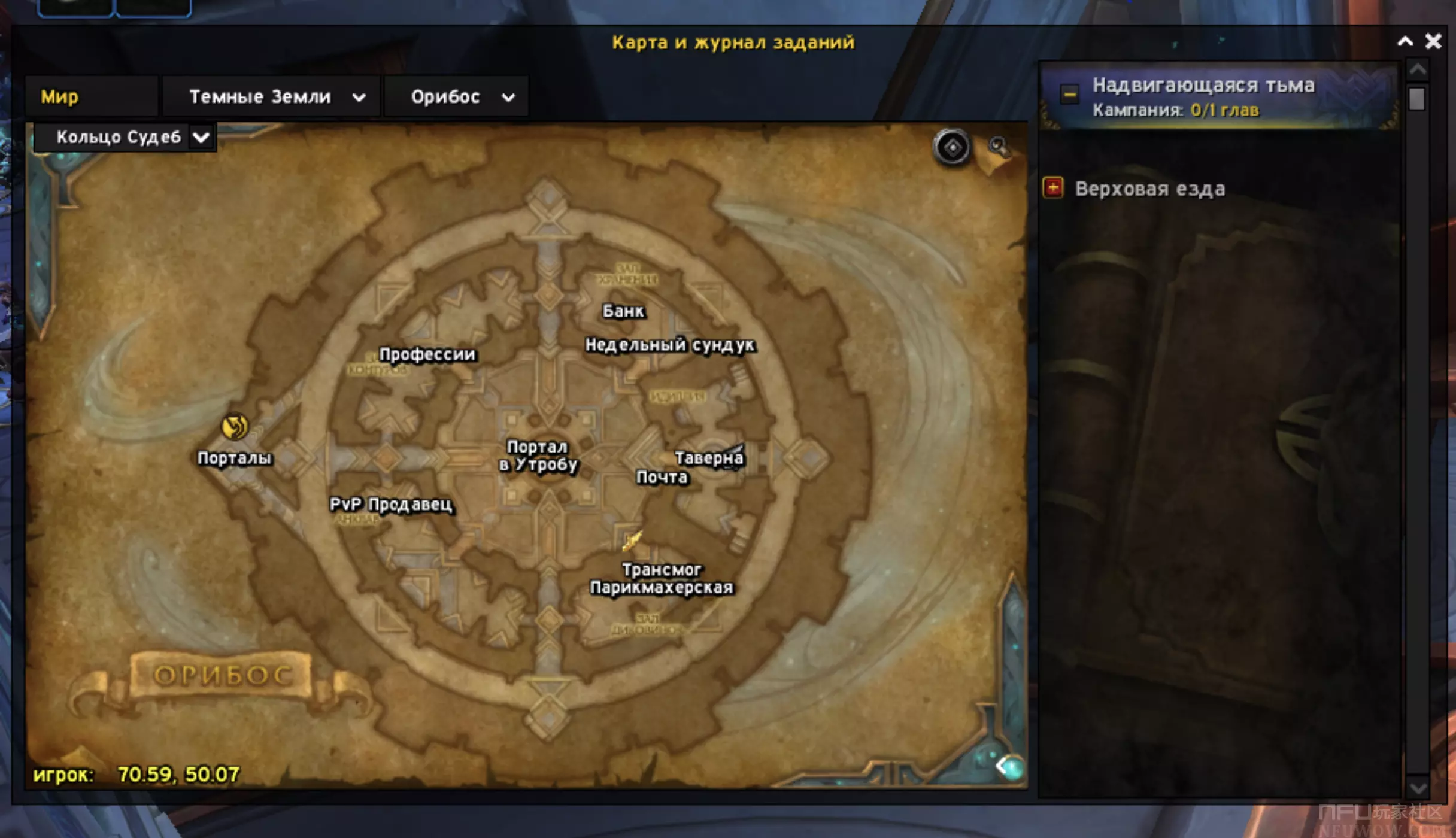Click the quest log scroll-up arrow
This screenshot has width=1456, height=838.
1417,71
